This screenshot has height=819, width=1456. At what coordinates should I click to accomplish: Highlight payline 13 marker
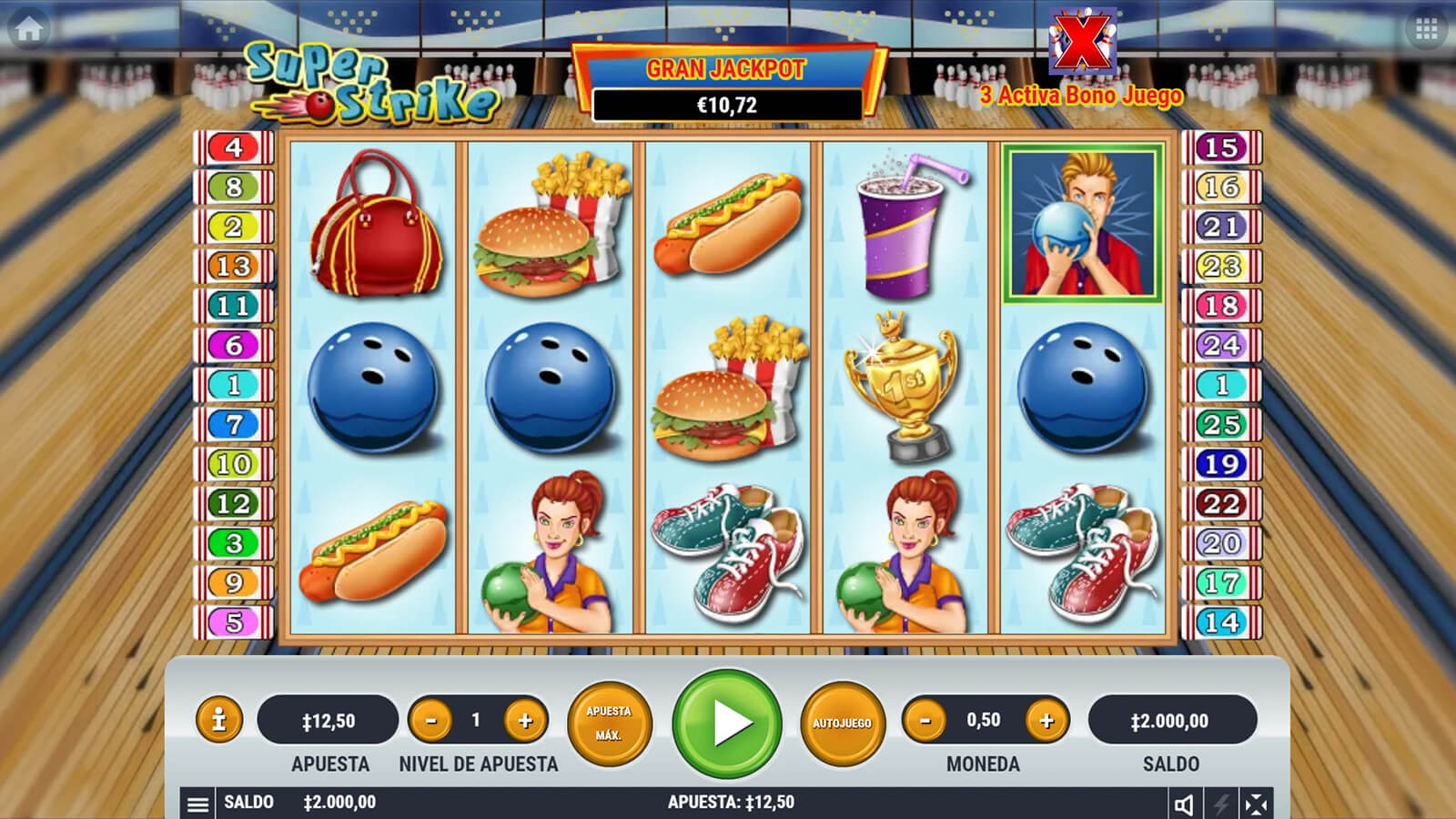point(234,266)
